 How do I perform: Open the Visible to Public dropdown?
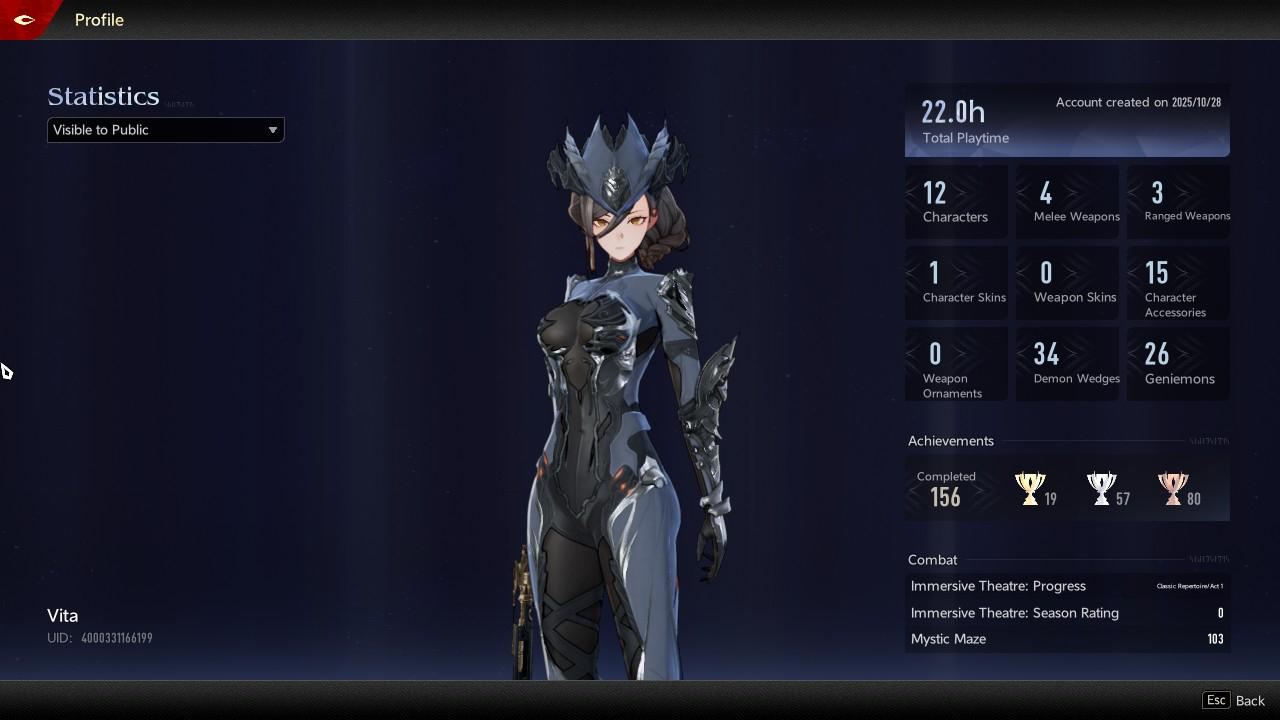tap(165, 130)
